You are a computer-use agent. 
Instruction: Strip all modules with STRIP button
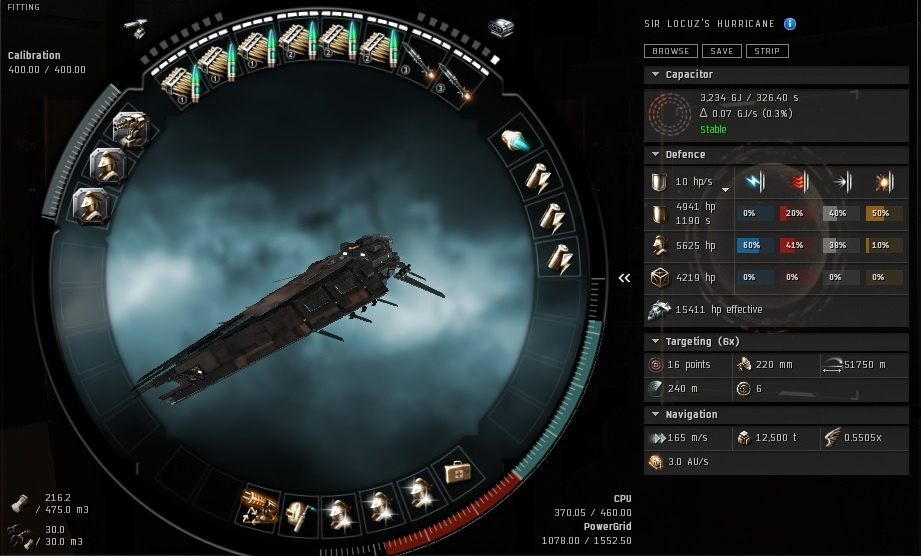pos(767,51)
